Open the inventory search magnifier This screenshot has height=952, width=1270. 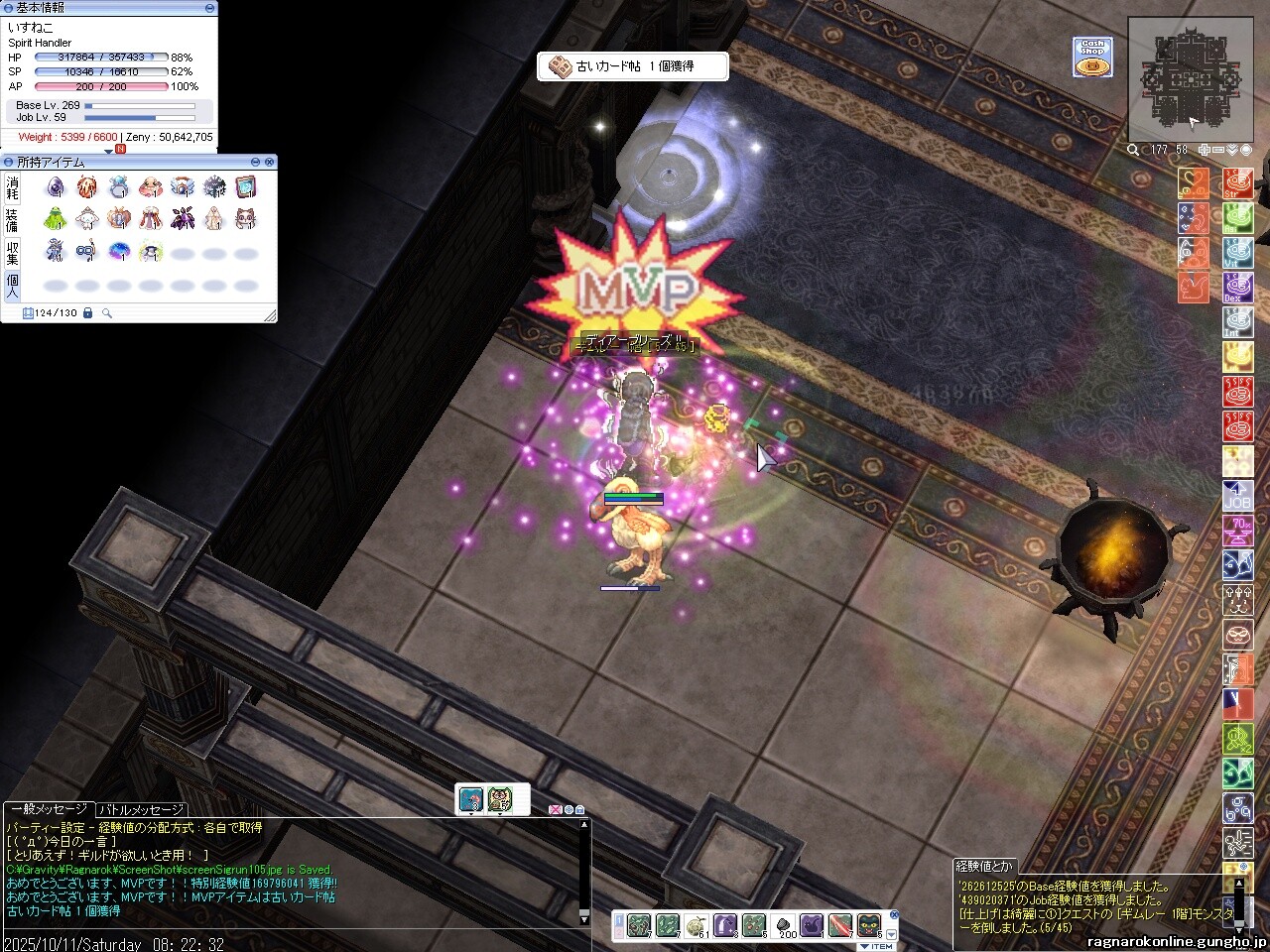click(x=107, y=313)
